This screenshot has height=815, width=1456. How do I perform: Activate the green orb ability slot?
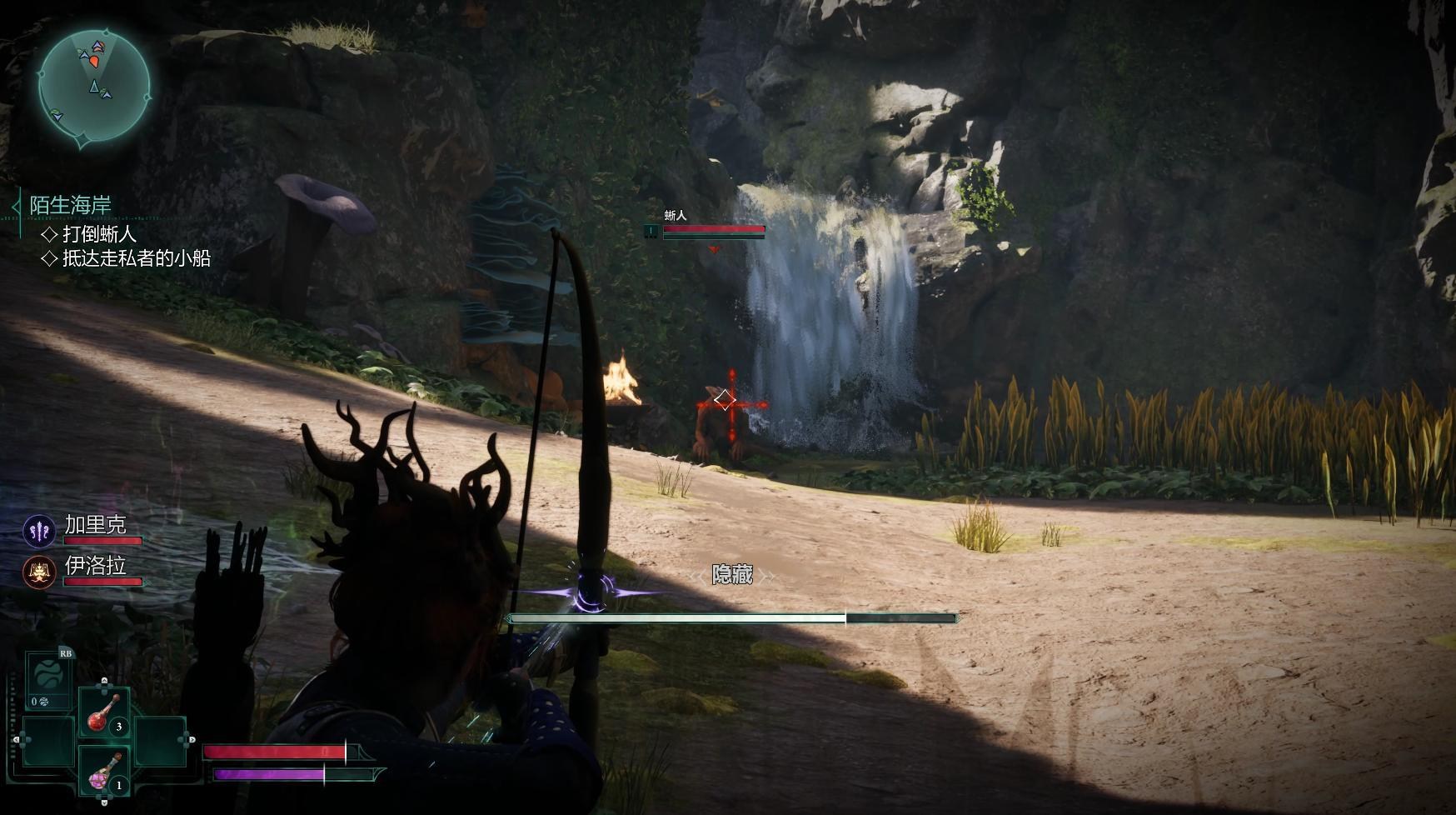point(48,673)
